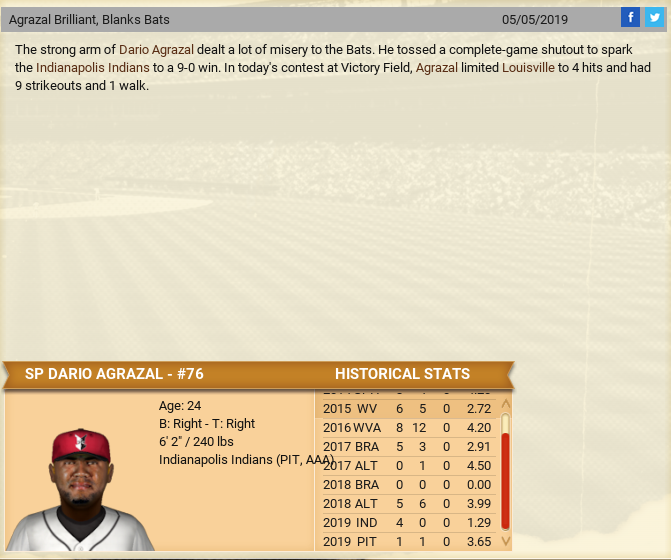Open the full-name Dario Agrazal link in article
This screenshot has height=560, width=671.
point(156,49)
